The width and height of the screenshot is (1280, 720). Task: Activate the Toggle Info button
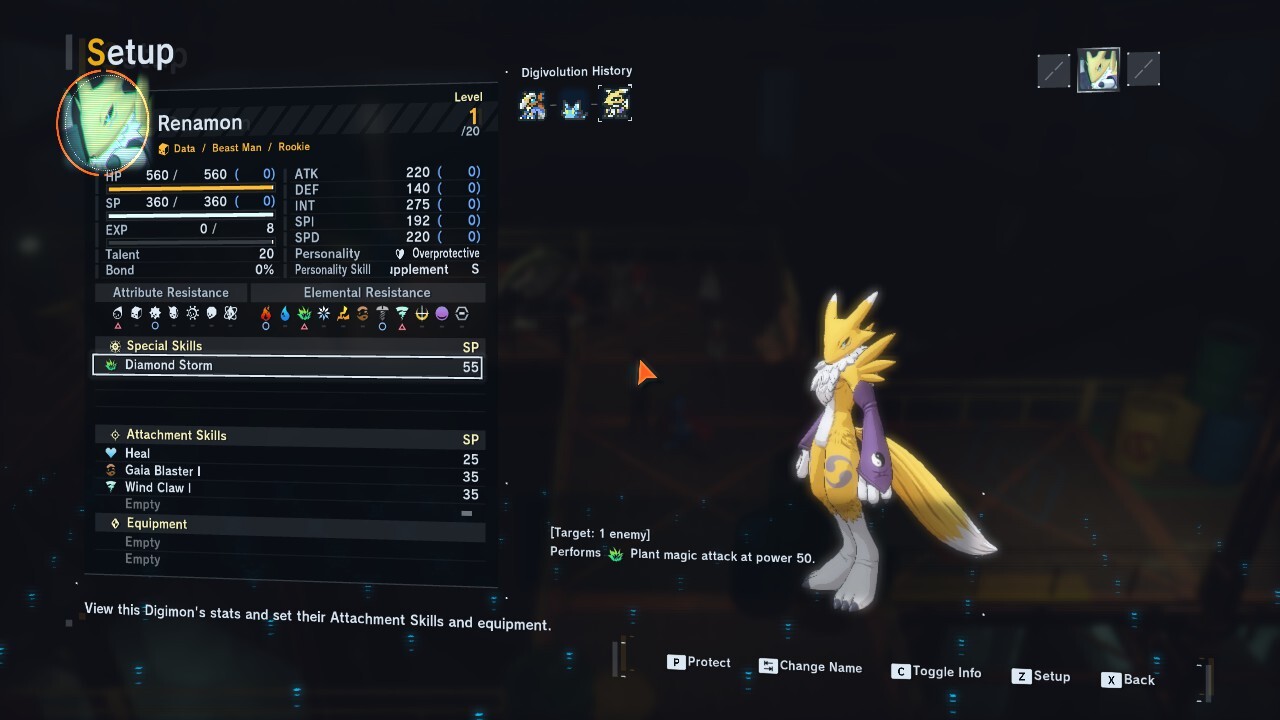pyautogui.click(x=936, y=672)
